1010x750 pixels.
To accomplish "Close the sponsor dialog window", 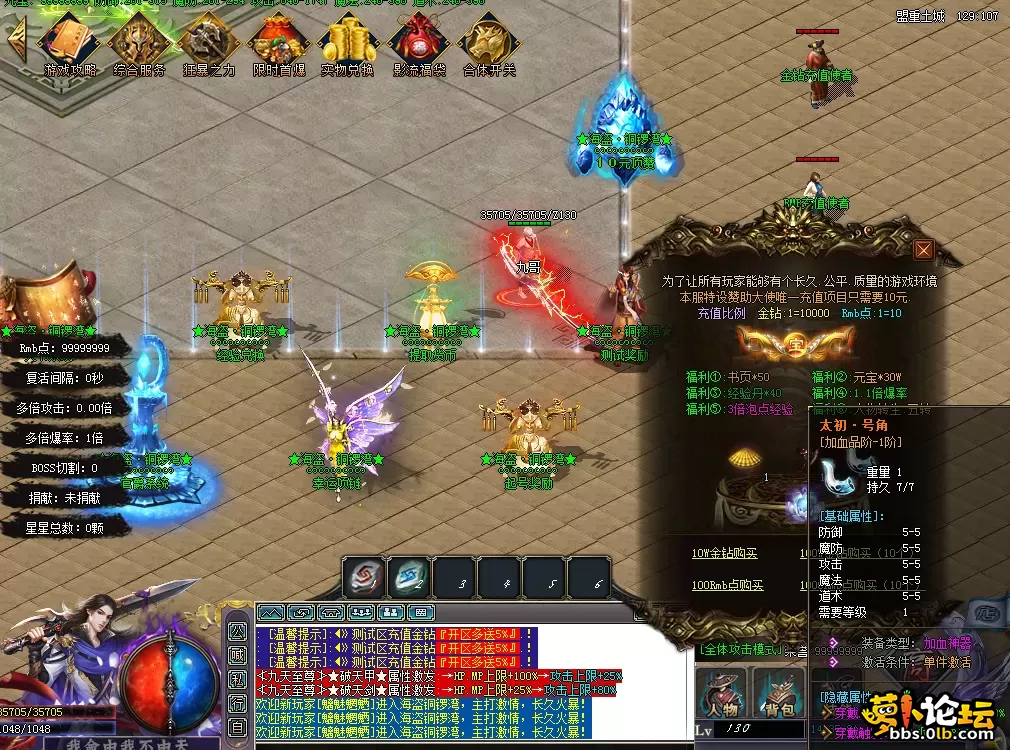I will [x=923, y=250].
